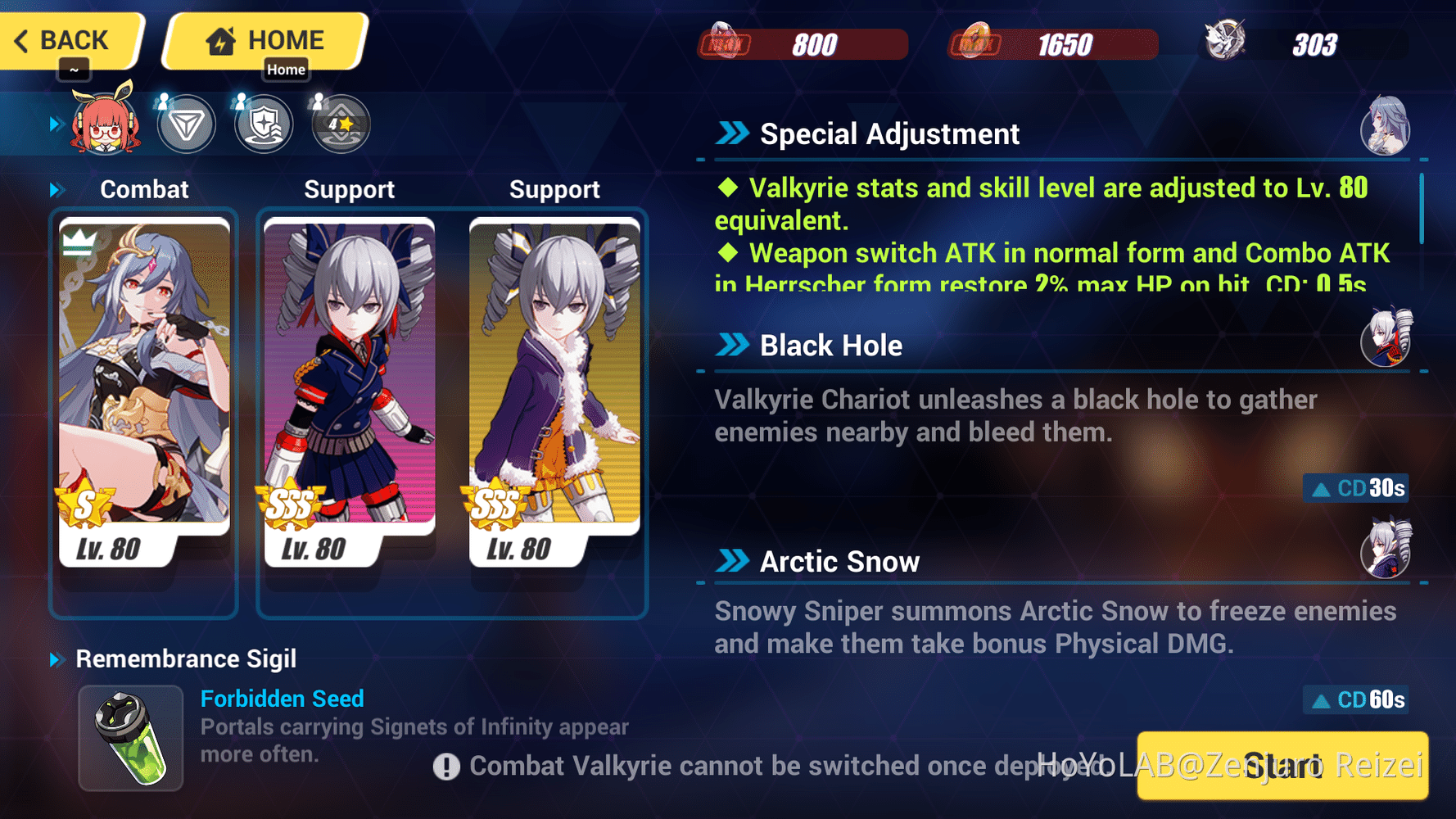
Task: Expand the Black Hole skill description
Action: (734, 345)
